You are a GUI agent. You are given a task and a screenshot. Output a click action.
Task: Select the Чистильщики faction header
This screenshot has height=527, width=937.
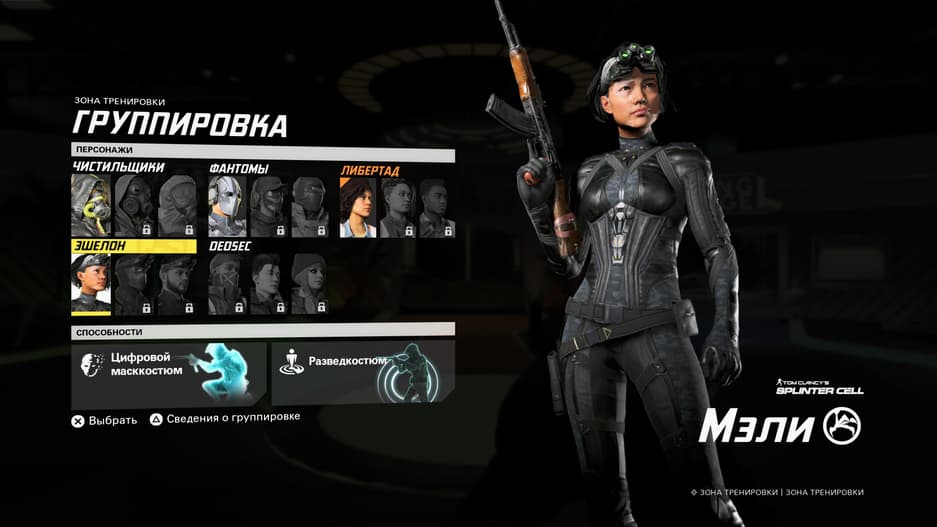[x=119, y=167]
